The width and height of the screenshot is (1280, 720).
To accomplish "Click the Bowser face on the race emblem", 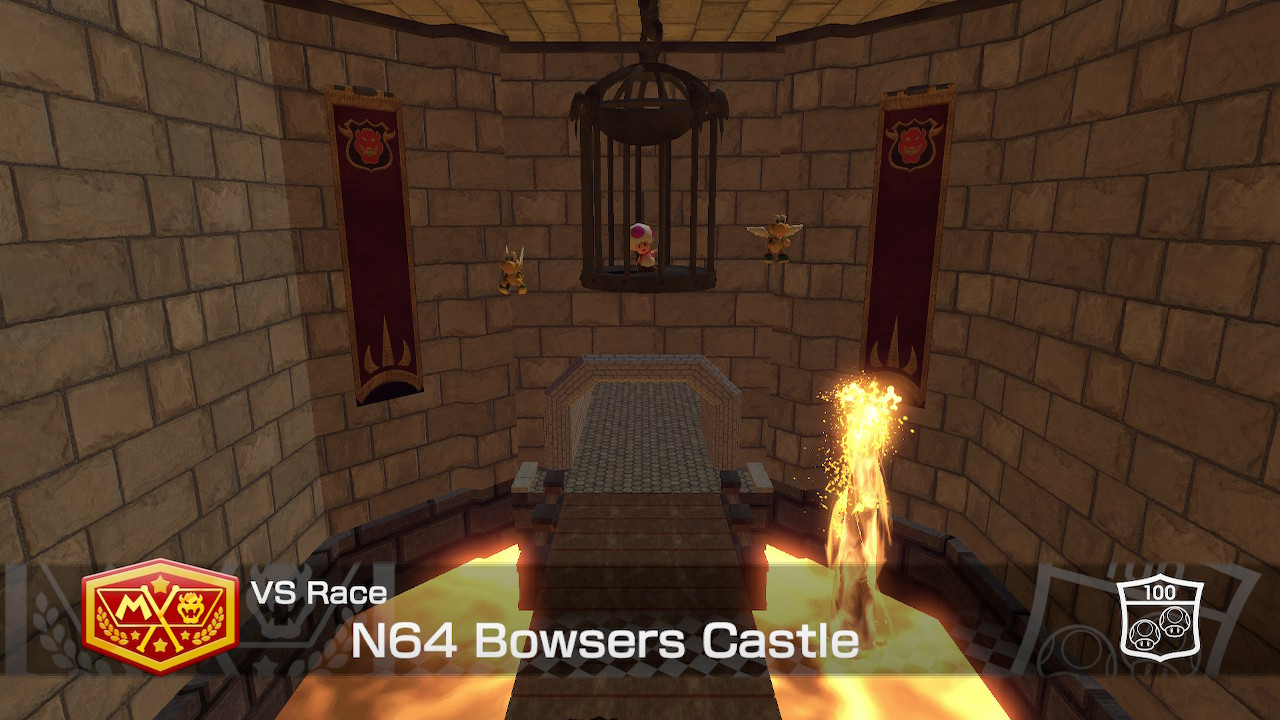I will pyautogui.click(x=188, y=607).
